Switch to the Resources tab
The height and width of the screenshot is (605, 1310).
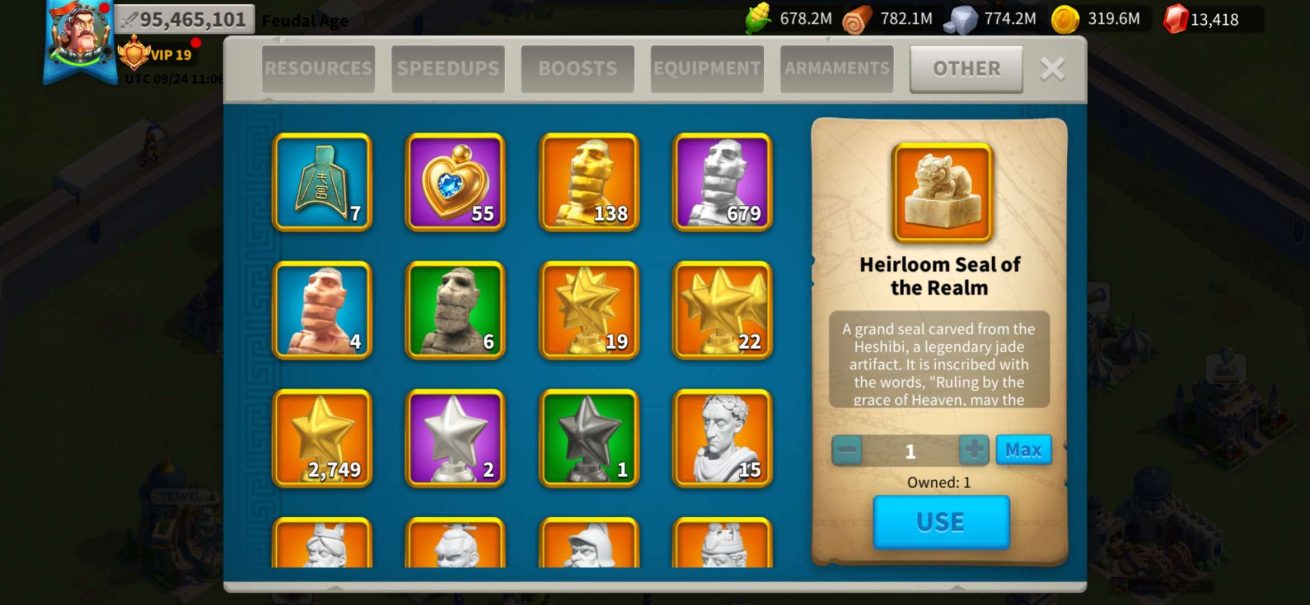pyautogui.click(x=318, y=69)
